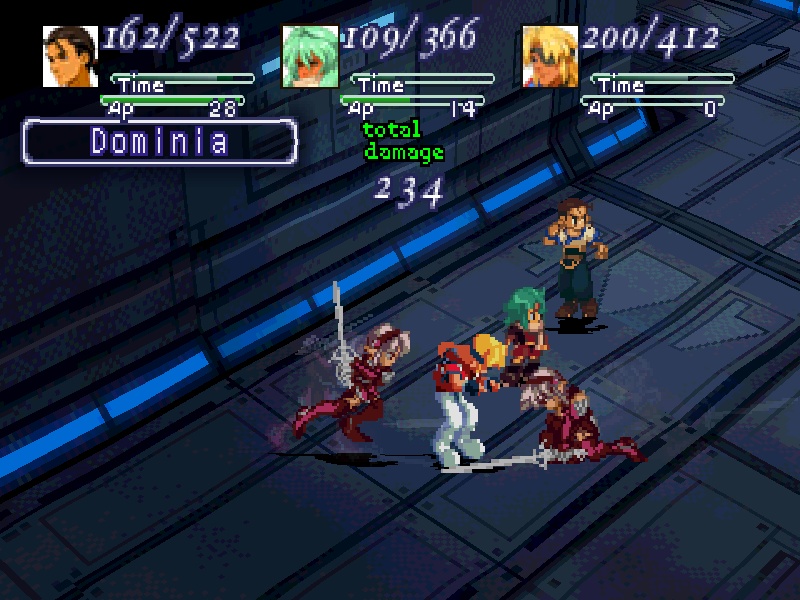This screenshot has height=600, width=800.
Task: Select the blonde character's party portrait
Action: tap(550, 56)
